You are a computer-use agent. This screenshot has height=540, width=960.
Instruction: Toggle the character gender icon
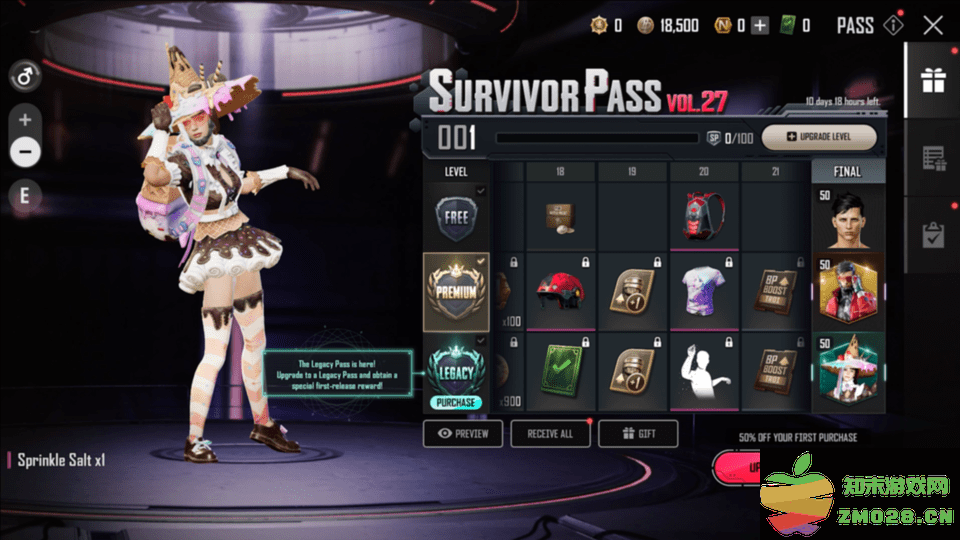[x=25, y=75]
